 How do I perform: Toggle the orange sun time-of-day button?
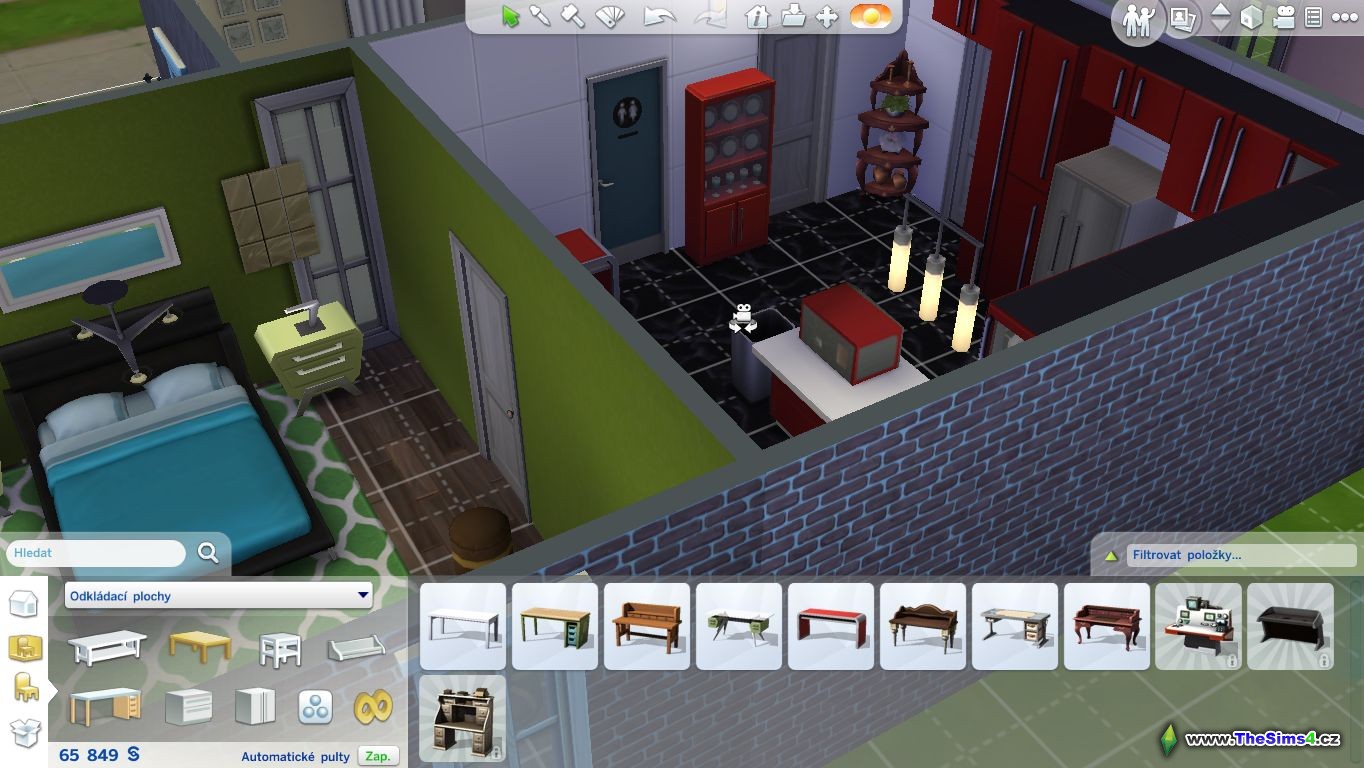point(870,17)
